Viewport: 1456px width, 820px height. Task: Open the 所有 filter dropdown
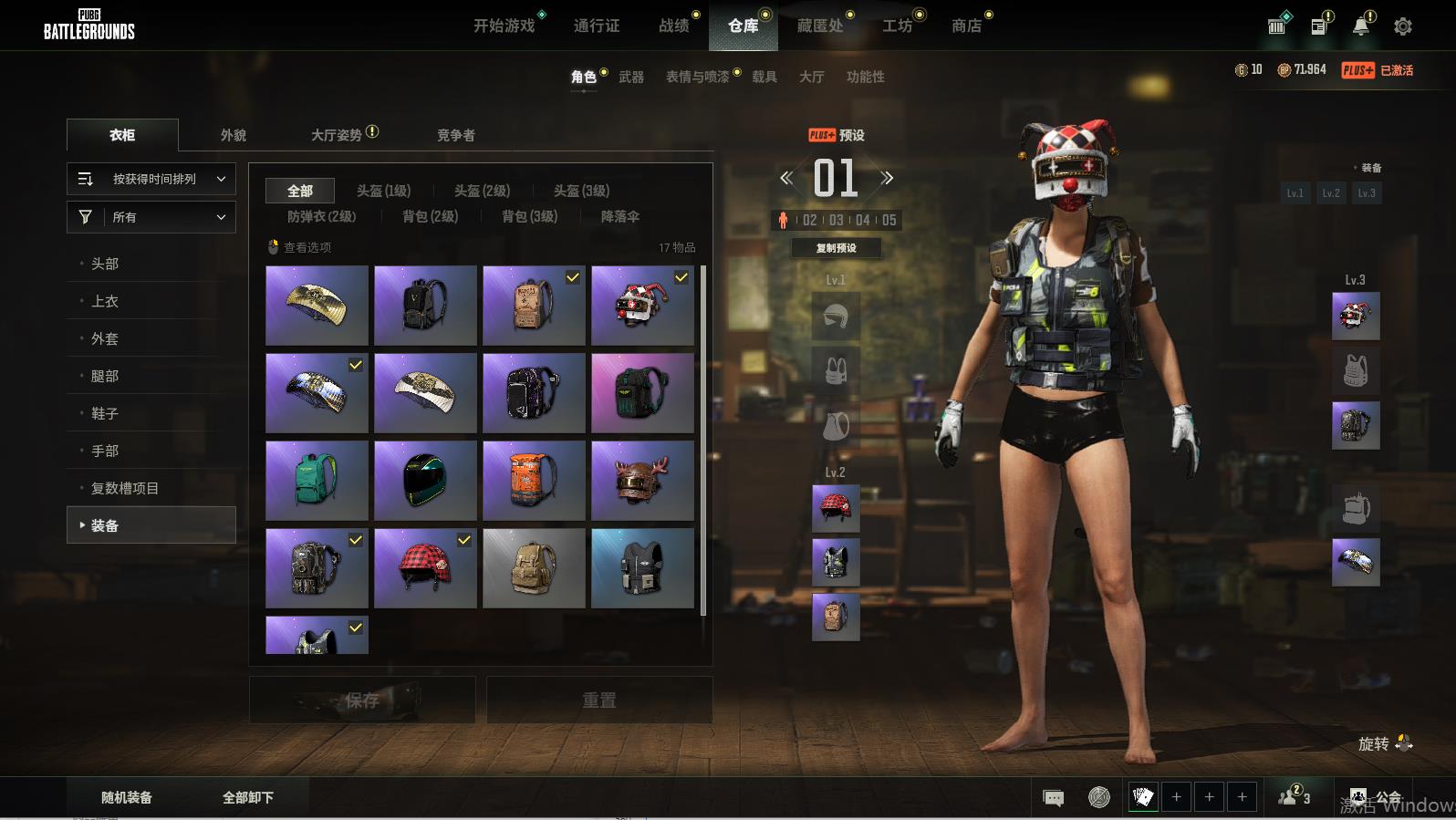click(151, 217)
